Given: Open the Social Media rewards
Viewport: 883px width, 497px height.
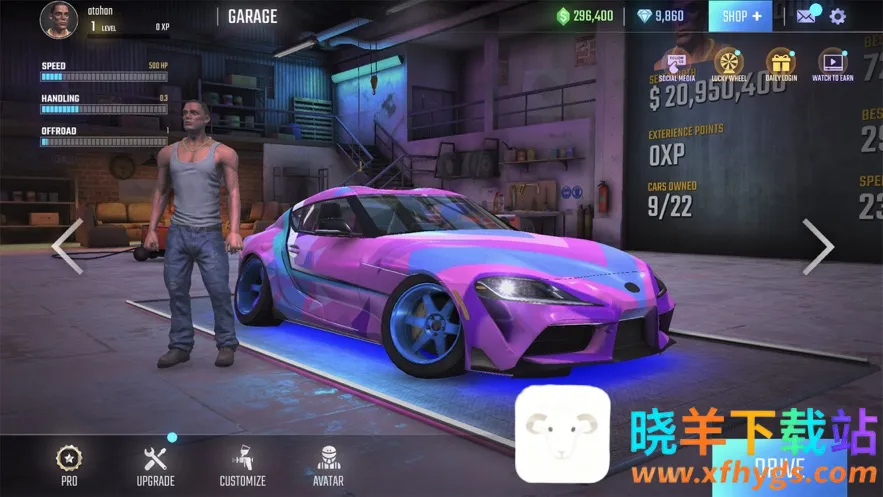Looking at the screenshot, I should click(676, 64).
